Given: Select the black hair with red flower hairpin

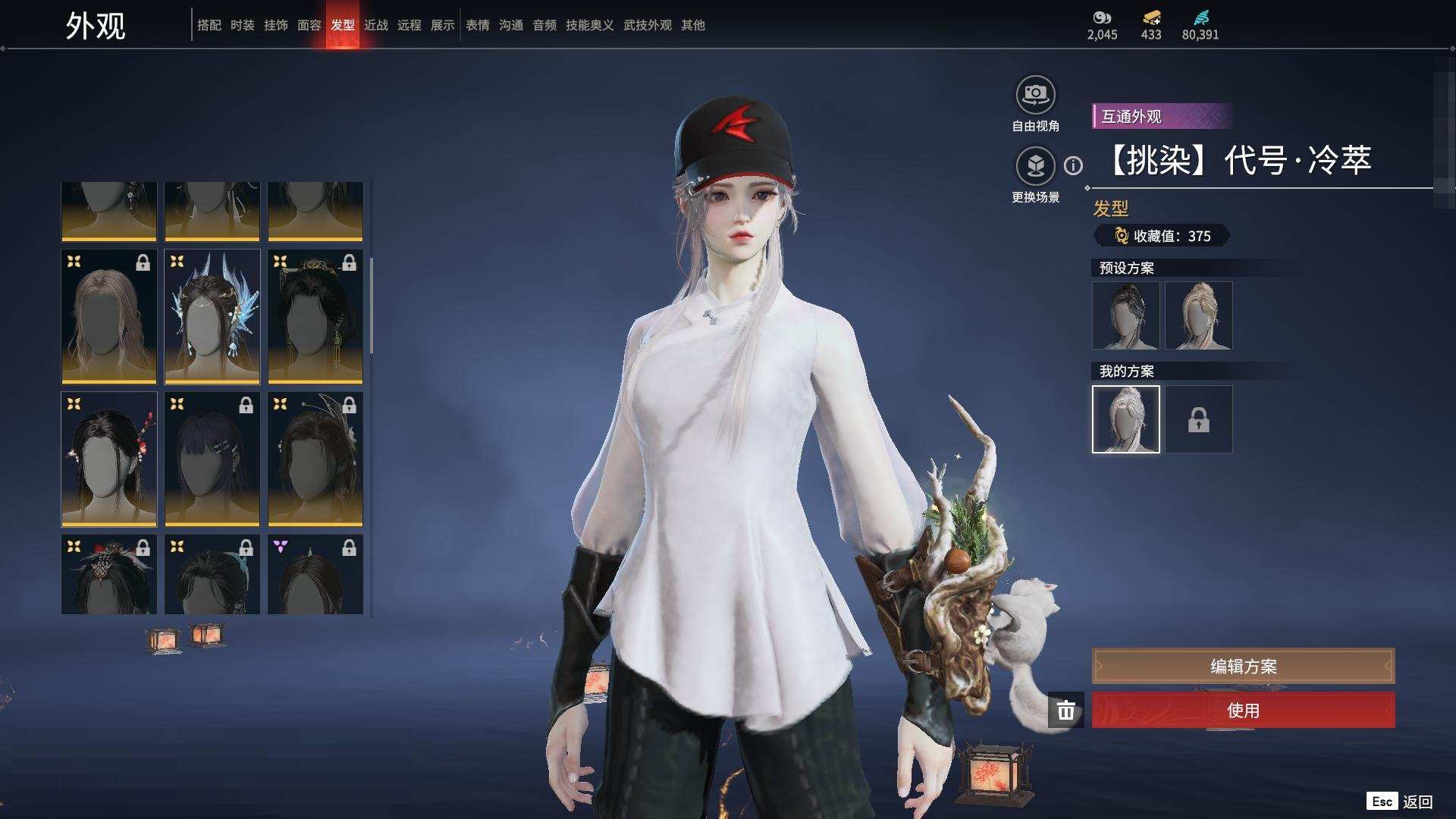Looking at the screenshot, I should click(109, 460).
